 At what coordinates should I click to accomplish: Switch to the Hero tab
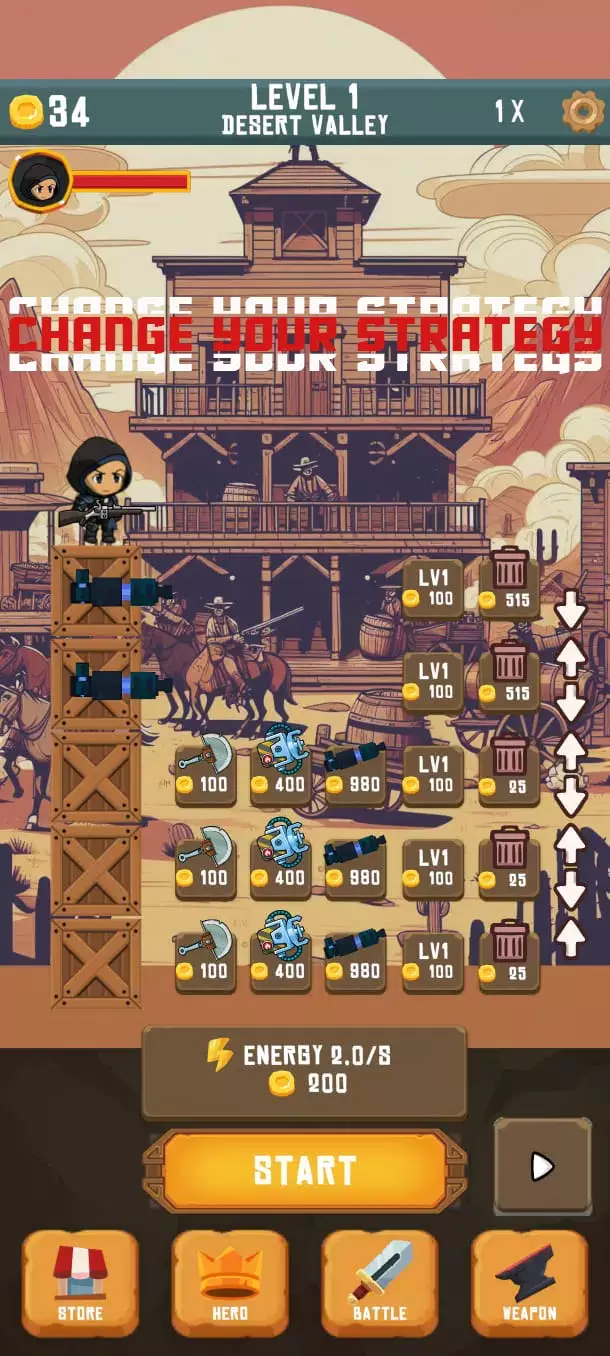click(230, 1282)
